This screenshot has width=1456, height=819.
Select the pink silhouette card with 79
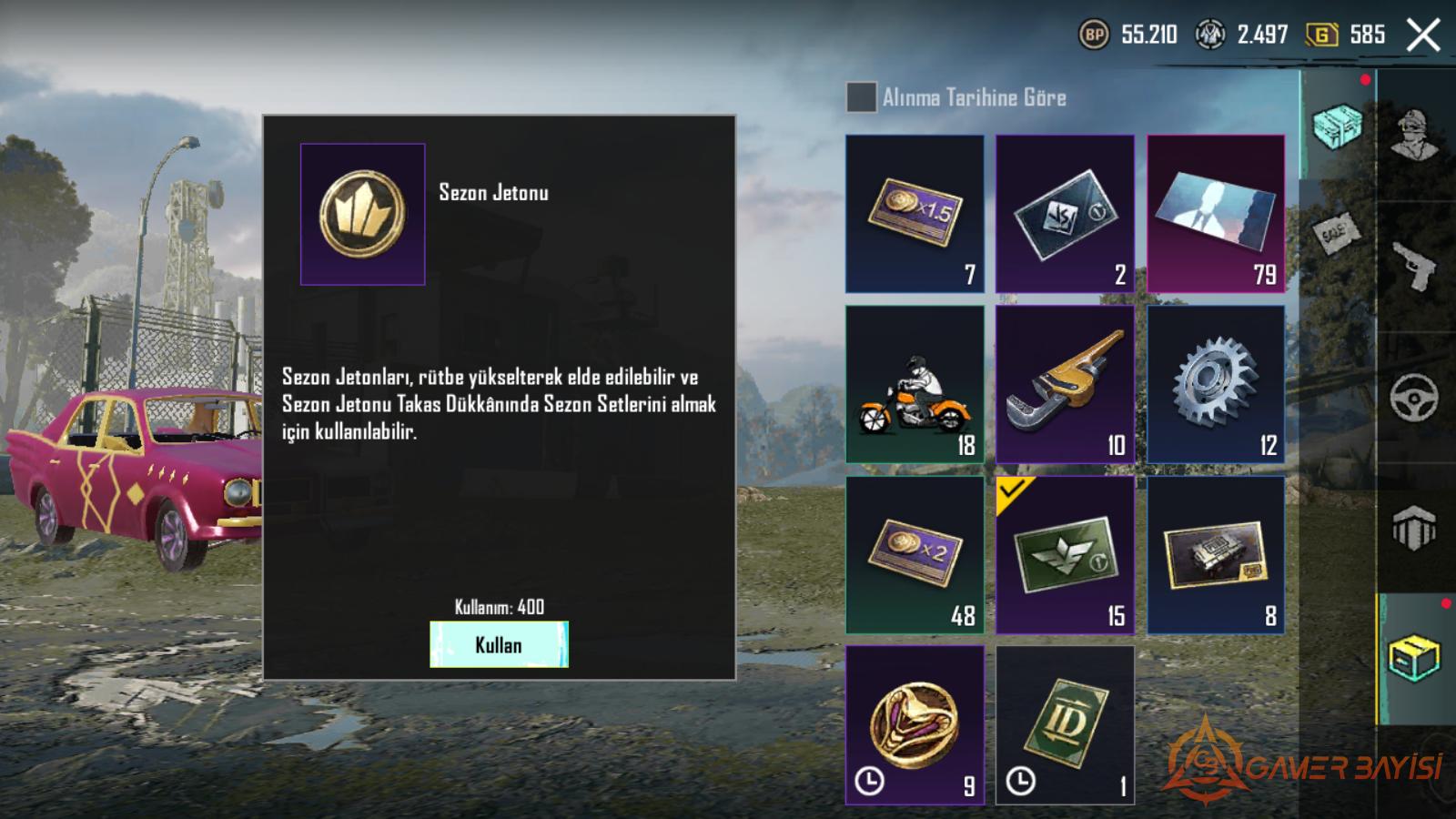1216,214
